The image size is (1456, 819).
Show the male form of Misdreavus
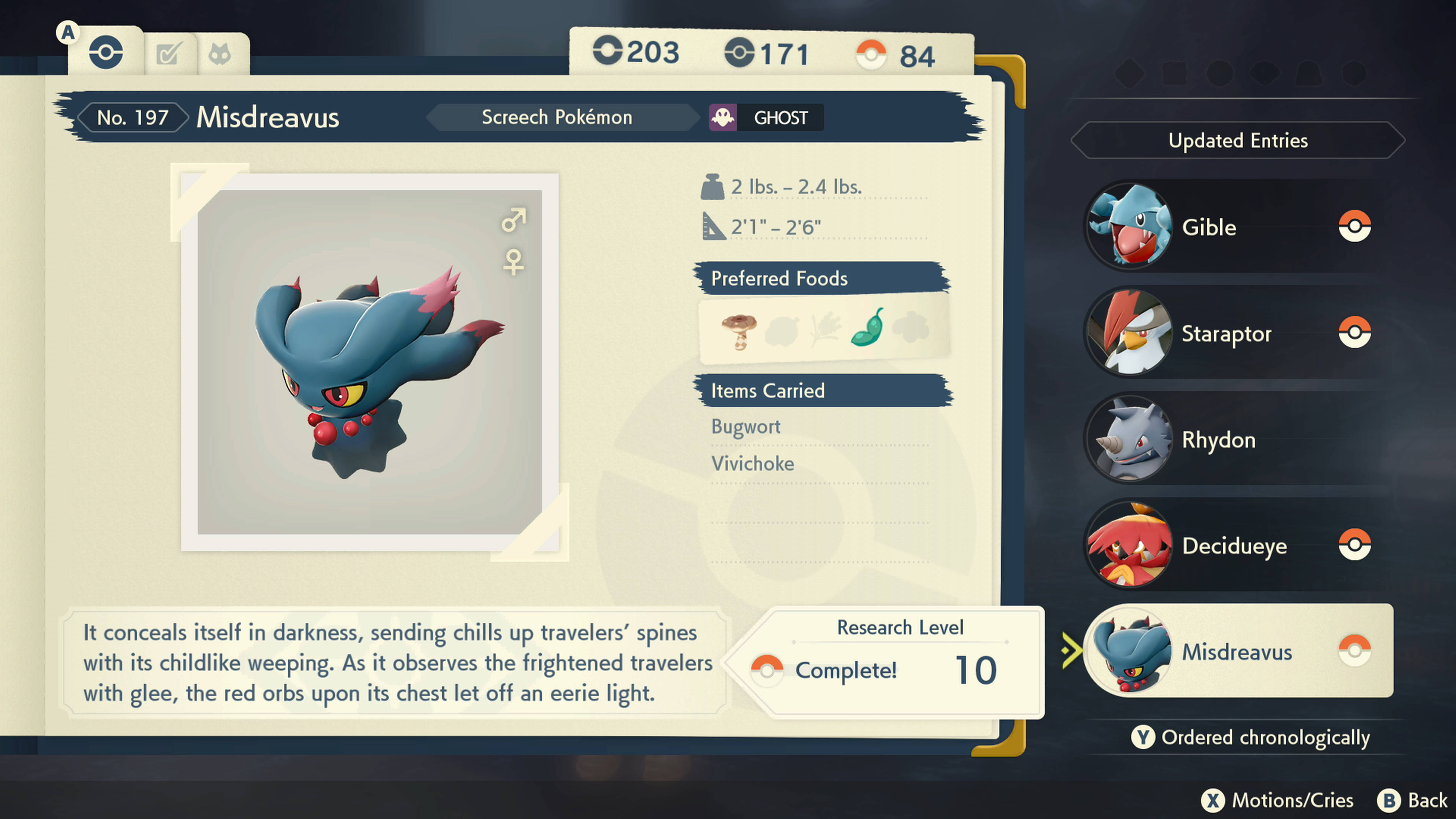pos(513,220)
